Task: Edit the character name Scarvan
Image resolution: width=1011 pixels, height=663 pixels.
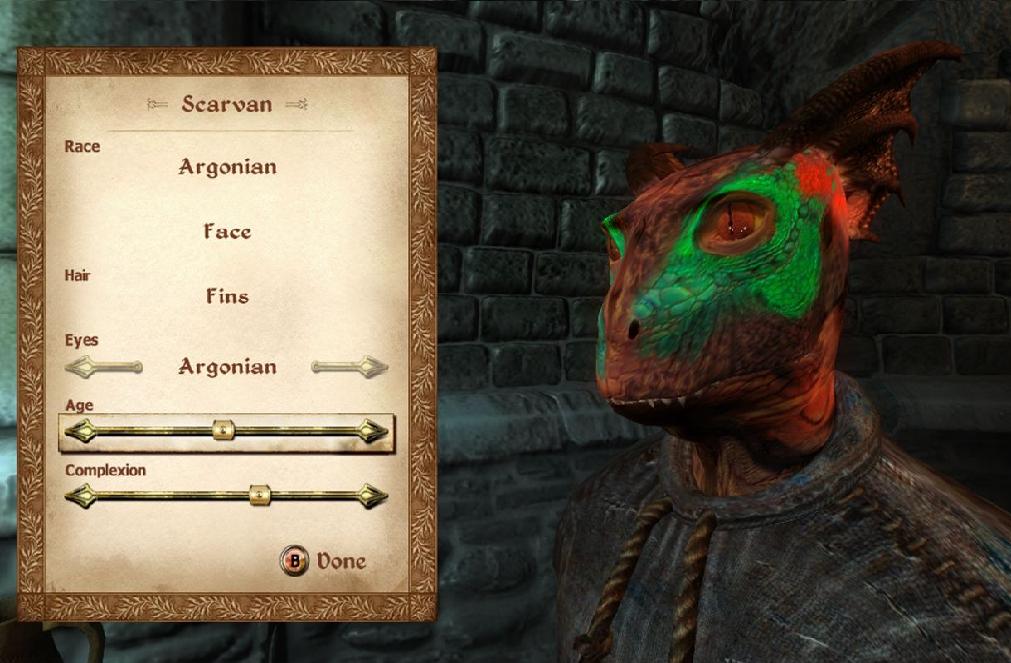Action: (227, 104)
